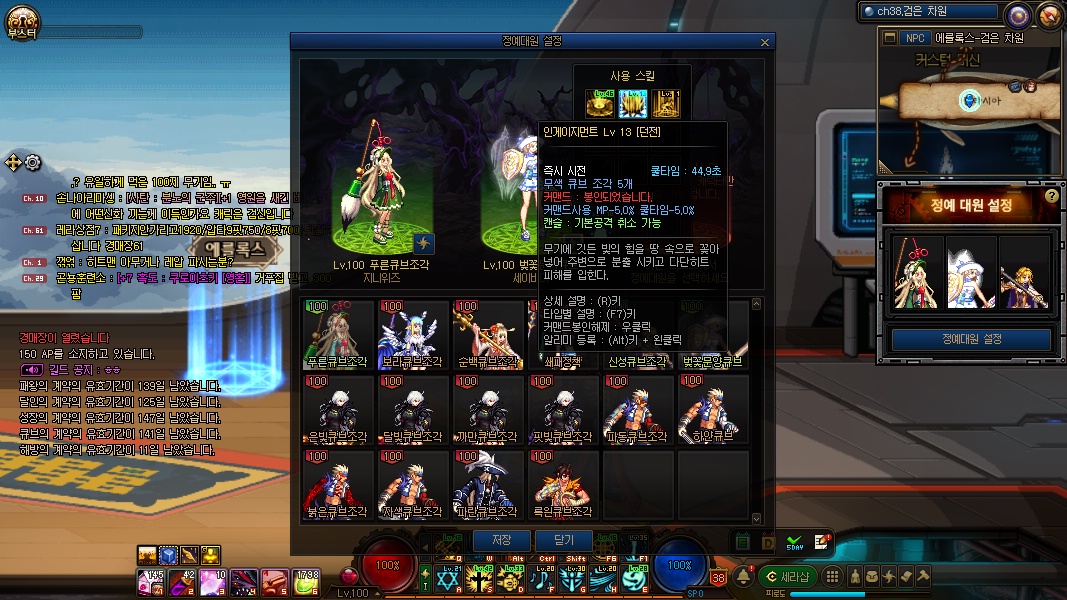1067x600 pixels.
Task: Toggle the NPC filter on the minimap
Action: (x=914, y=38)
